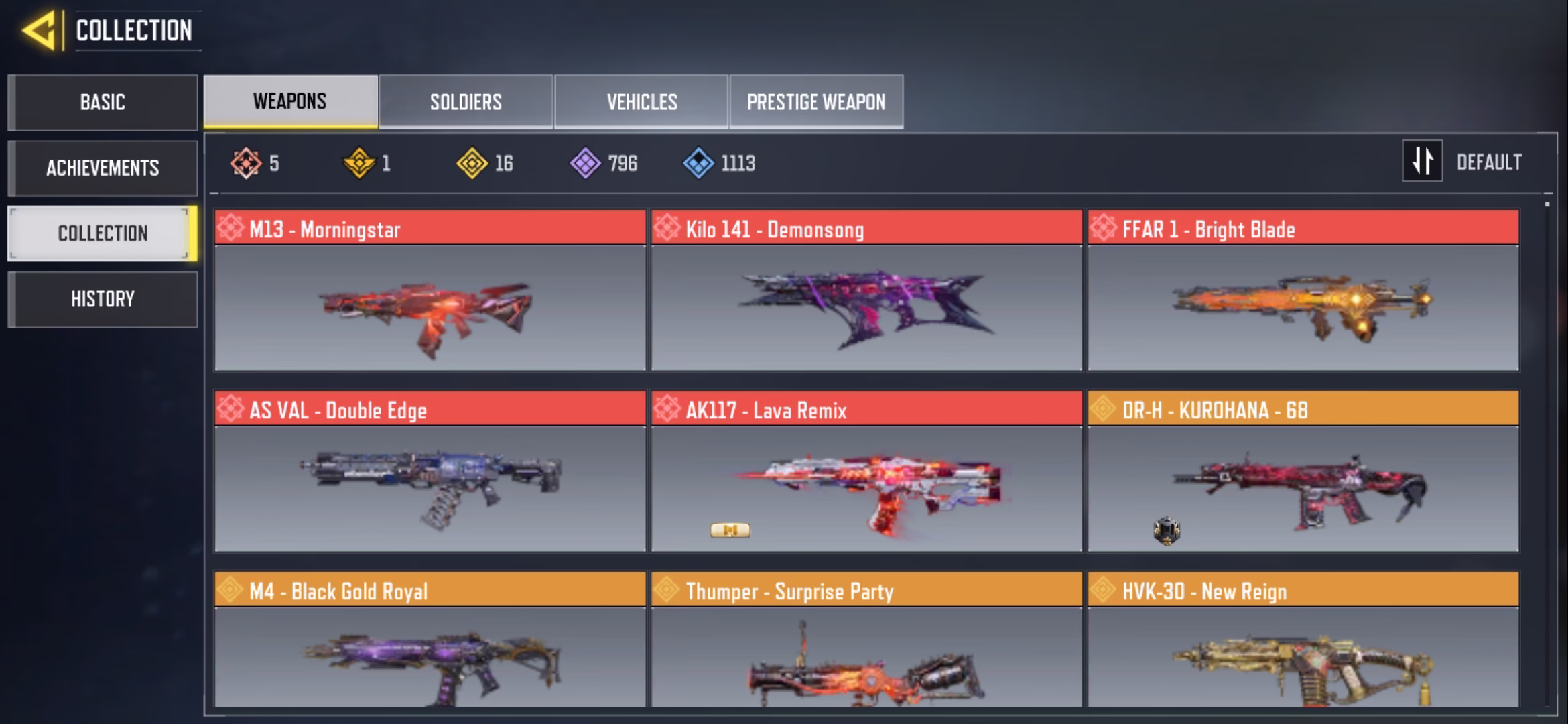
Task: Select the AS VAL - Double Edge card
Action: click(x=430, y=473)
